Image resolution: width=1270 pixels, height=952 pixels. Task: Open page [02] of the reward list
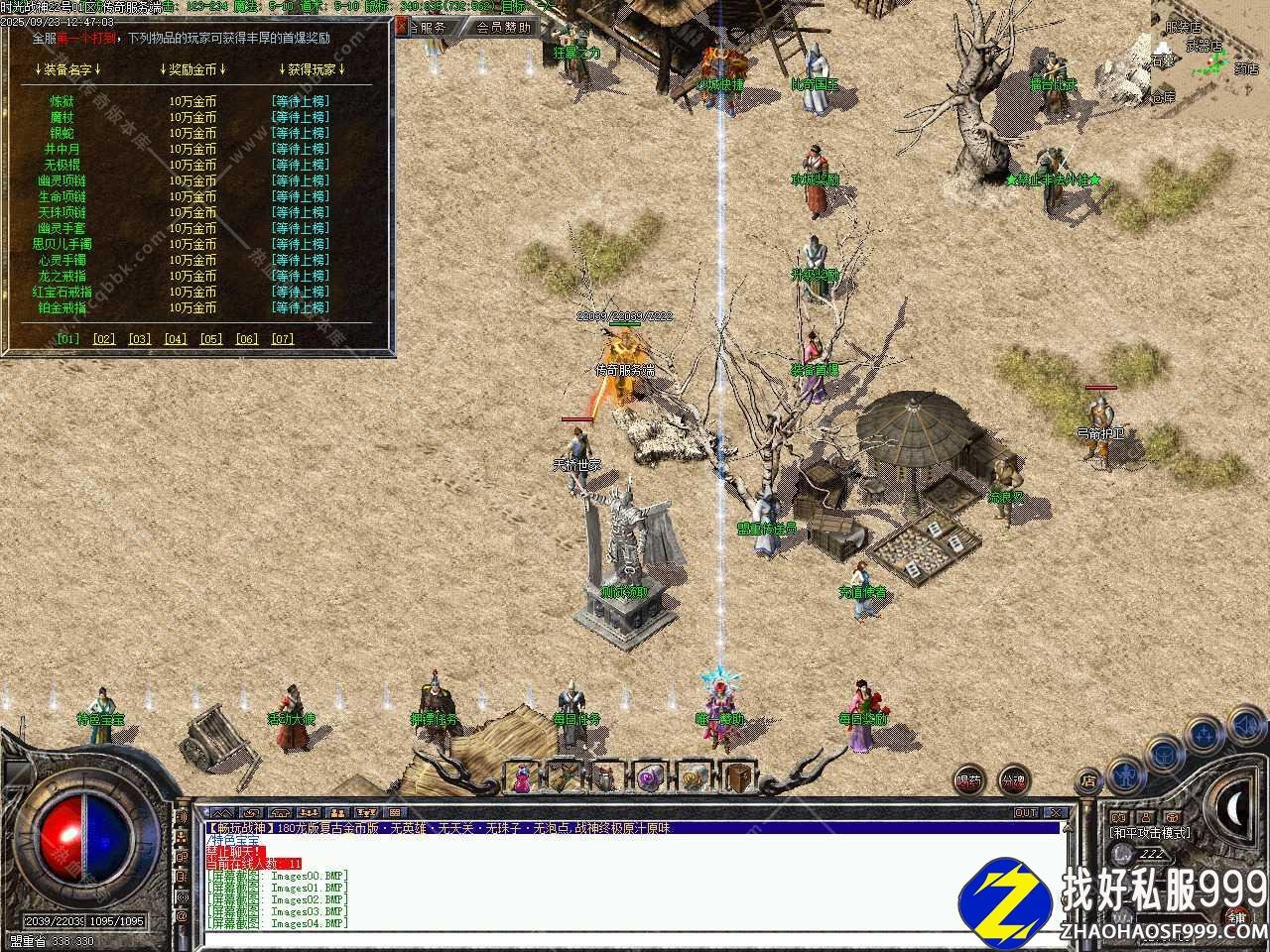point(103,338)
